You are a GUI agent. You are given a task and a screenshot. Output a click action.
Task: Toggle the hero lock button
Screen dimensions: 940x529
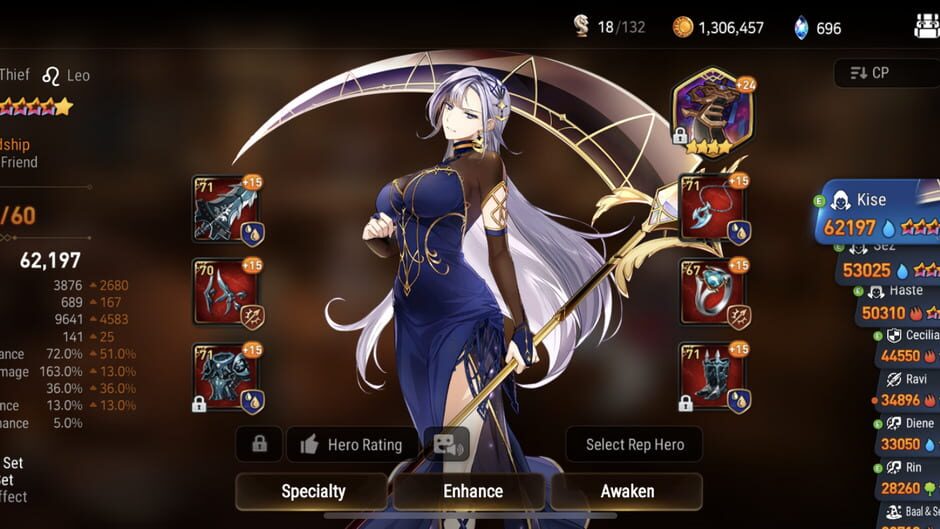[260, 444]
